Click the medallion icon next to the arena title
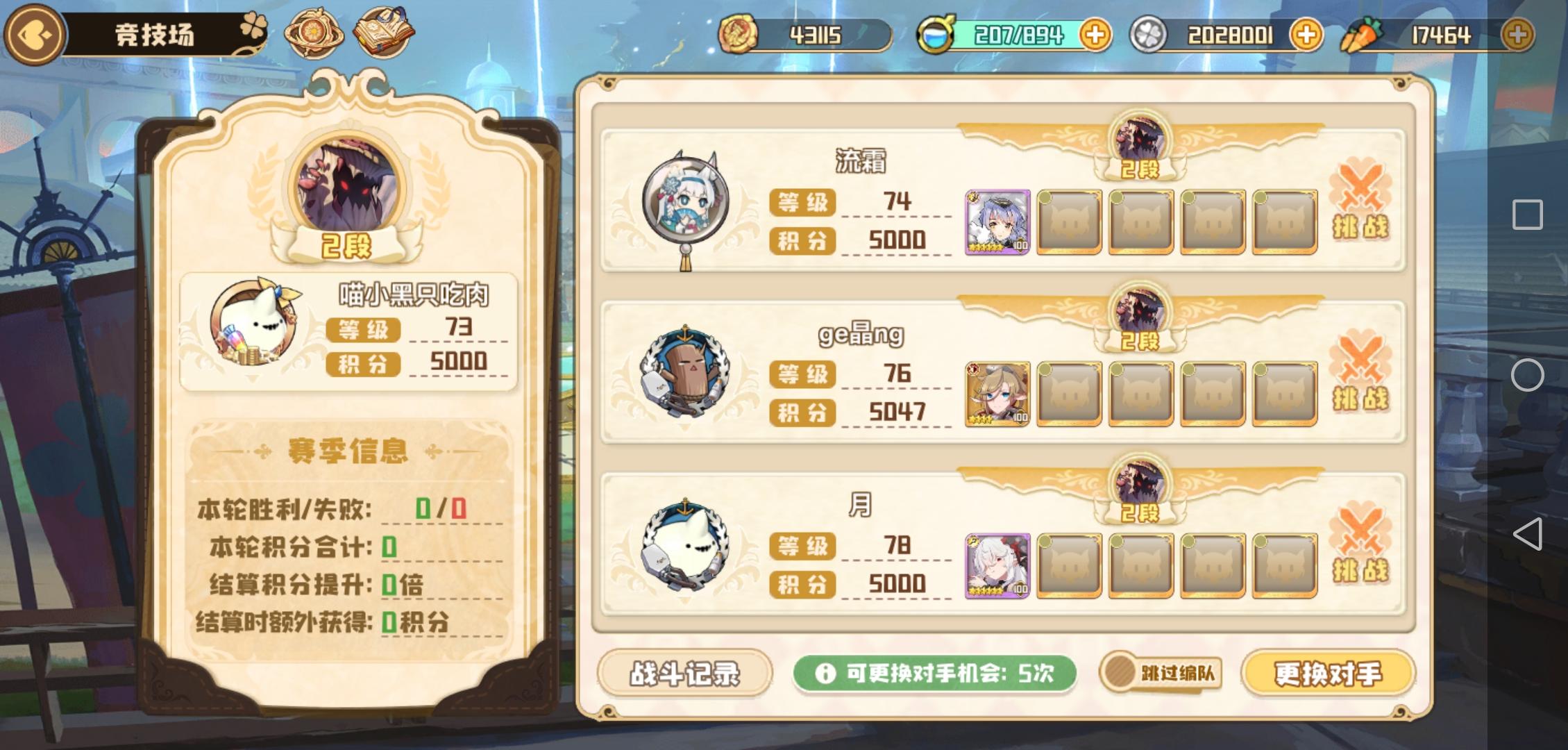Viewport: 1568px width, 750px height. [312, 33]
